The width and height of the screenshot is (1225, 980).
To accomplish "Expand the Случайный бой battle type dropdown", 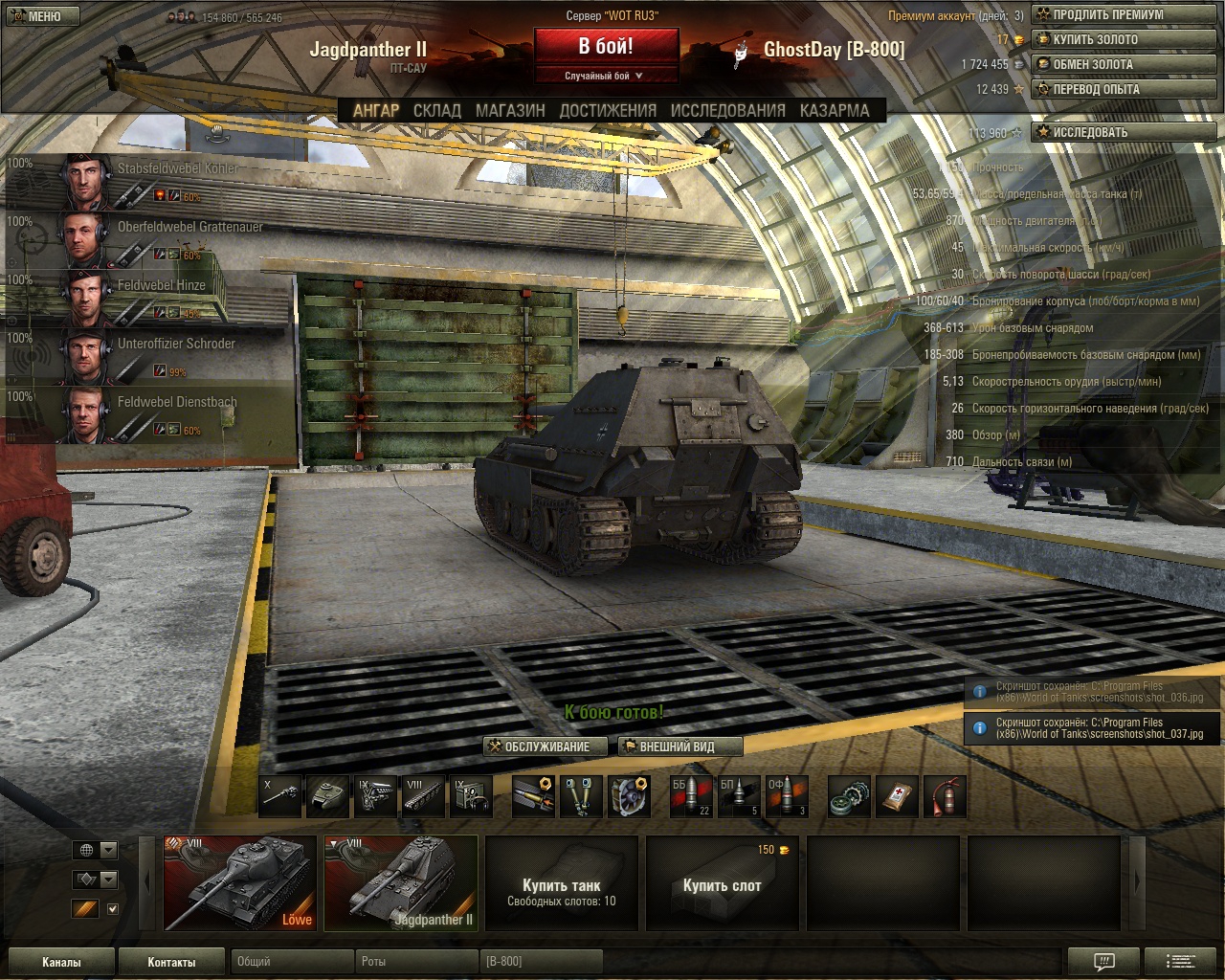I will tap(605, 76).
